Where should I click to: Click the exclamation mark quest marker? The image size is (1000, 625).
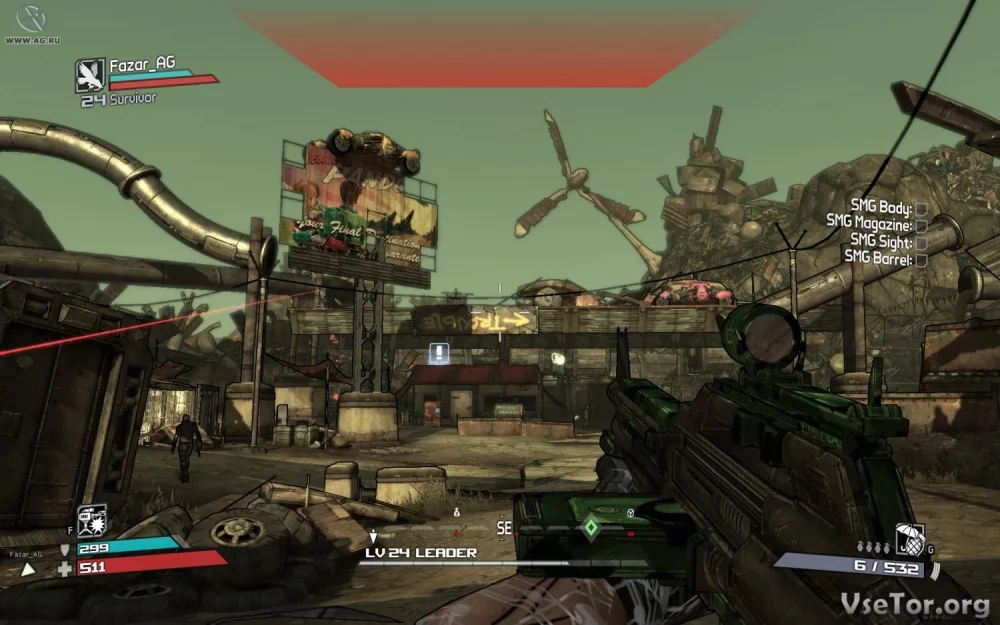[438, 352]
